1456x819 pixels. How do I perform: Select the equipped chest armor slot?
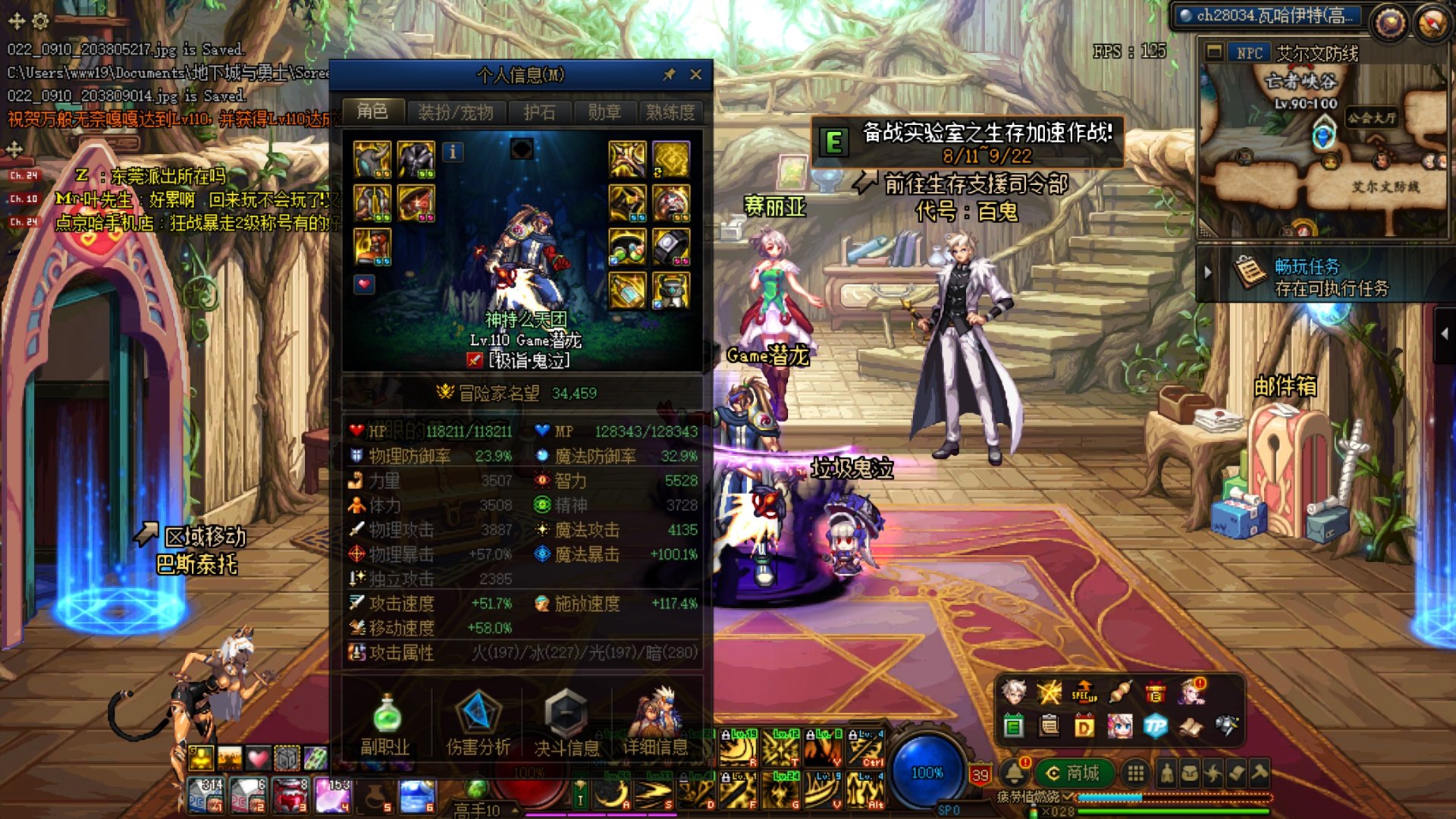[x=416, y=159]
